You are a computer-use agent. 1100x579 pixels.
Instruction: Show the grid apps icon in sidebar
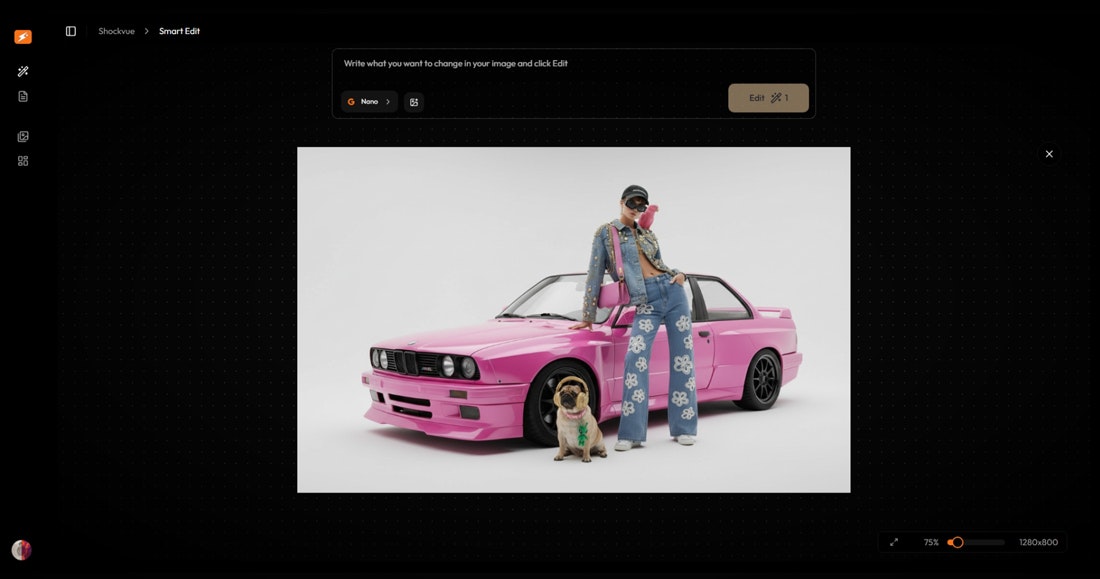pyautogui.click(x=23, y=161)
